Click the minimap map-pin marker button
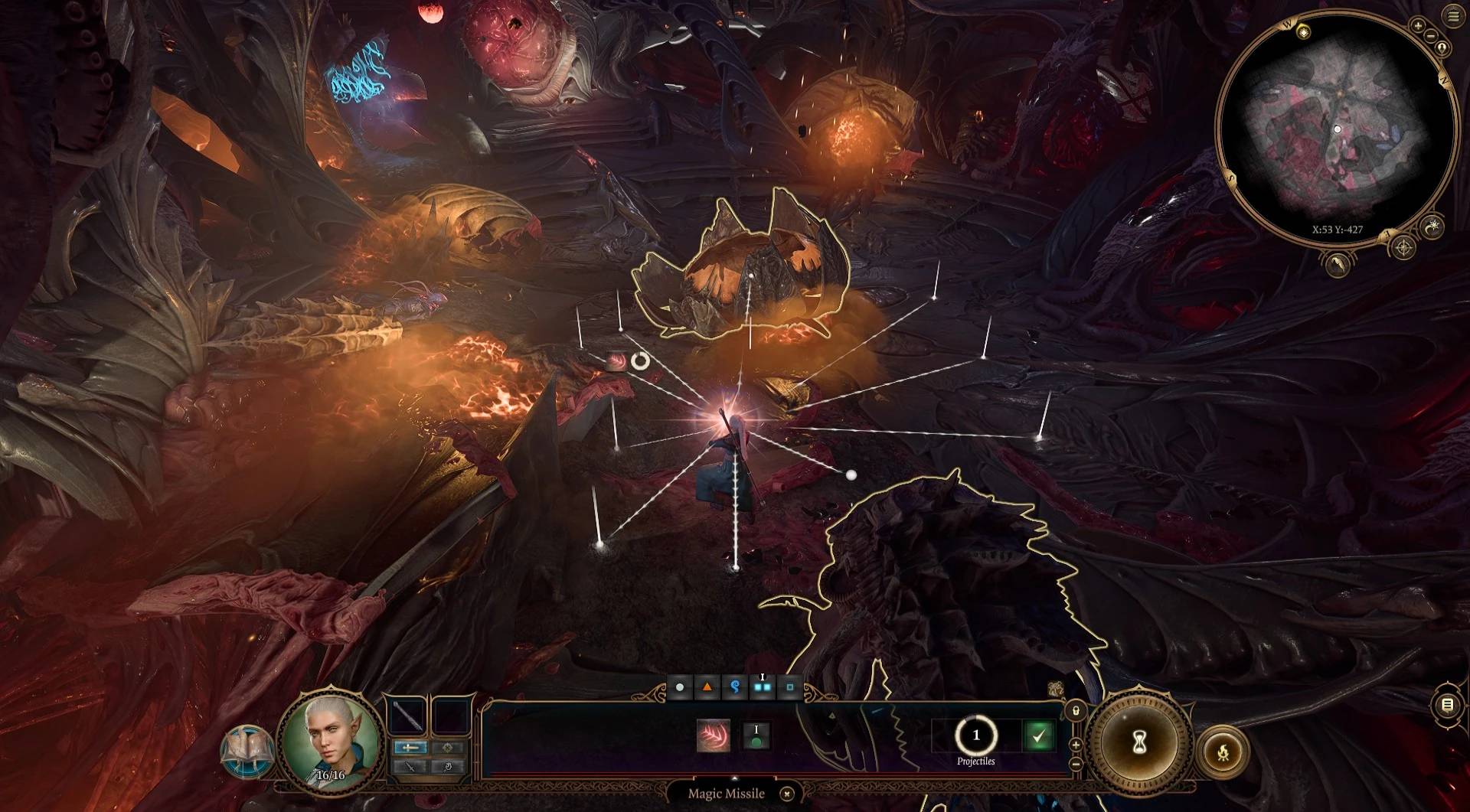The width and height of the screenshot is (1470, 812). 1442,48
